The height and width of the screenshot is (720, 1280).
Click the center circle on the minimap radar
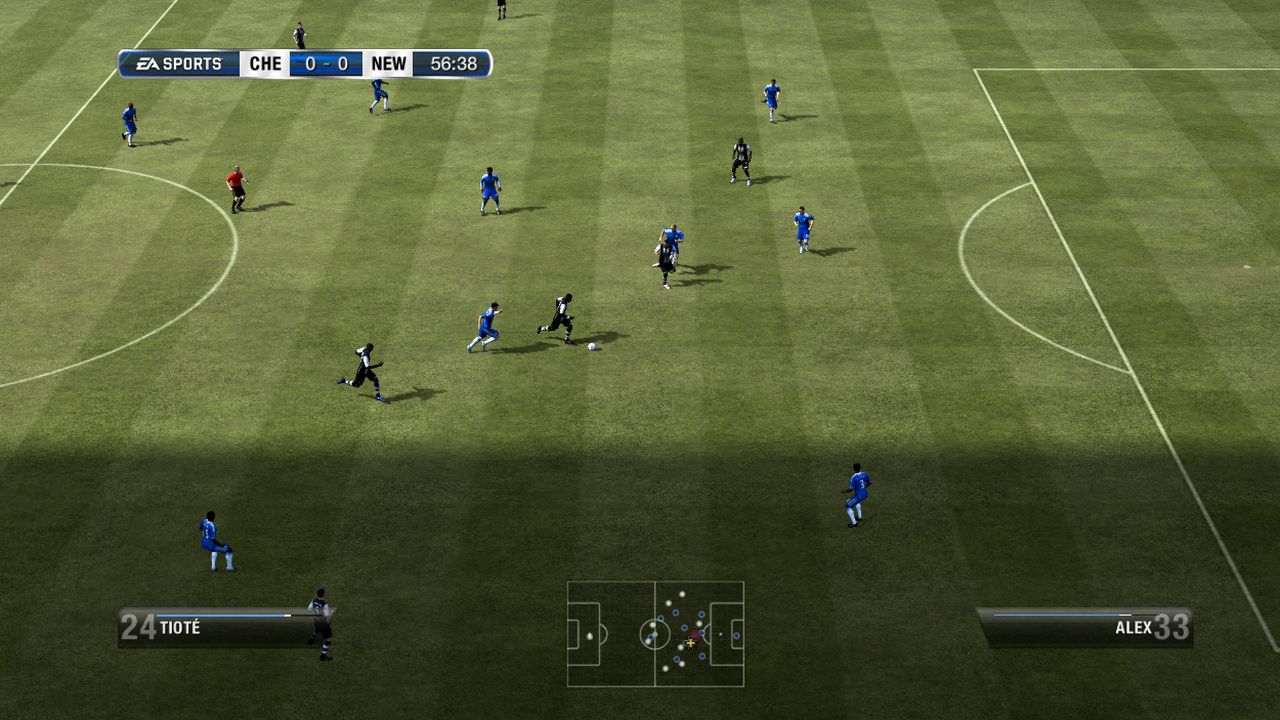click(x=655, y=634)
